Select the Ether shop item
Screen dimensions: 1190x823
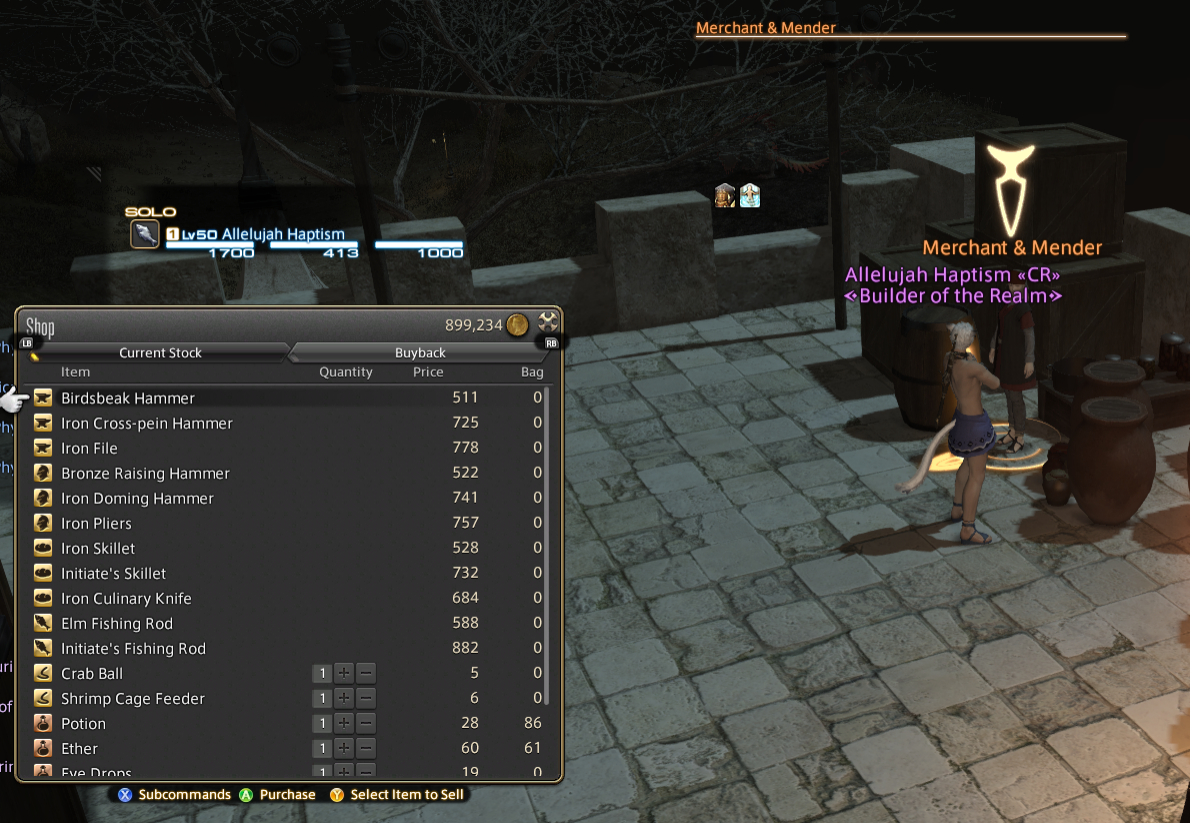pyautogui.click(x=80, y=749)
